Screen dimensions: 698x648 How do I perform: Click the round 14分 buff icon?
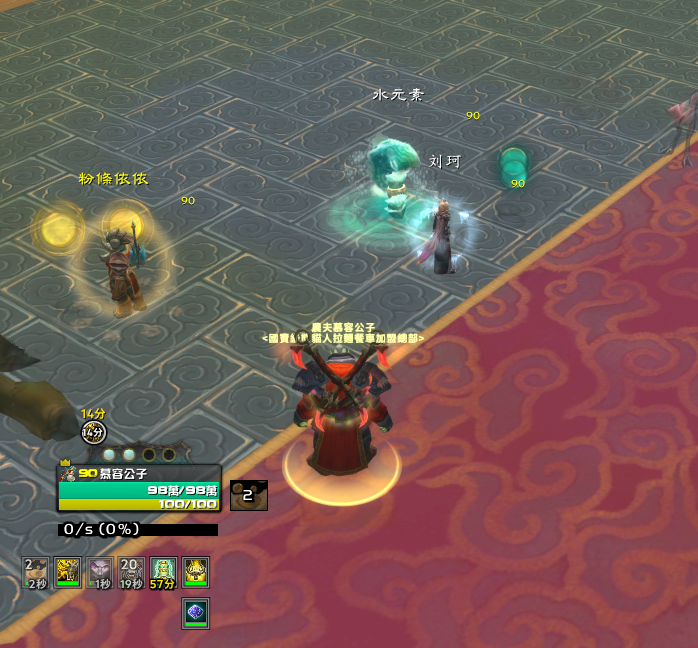click(93, 432)
